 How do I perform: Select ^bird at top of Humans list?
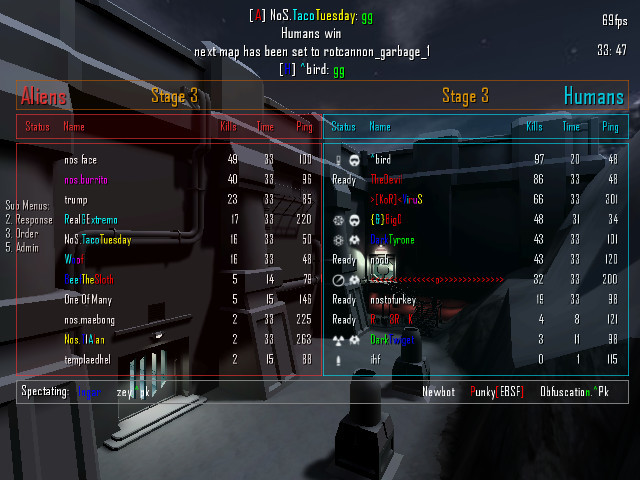pyautogui.click(x=380, y=159)
